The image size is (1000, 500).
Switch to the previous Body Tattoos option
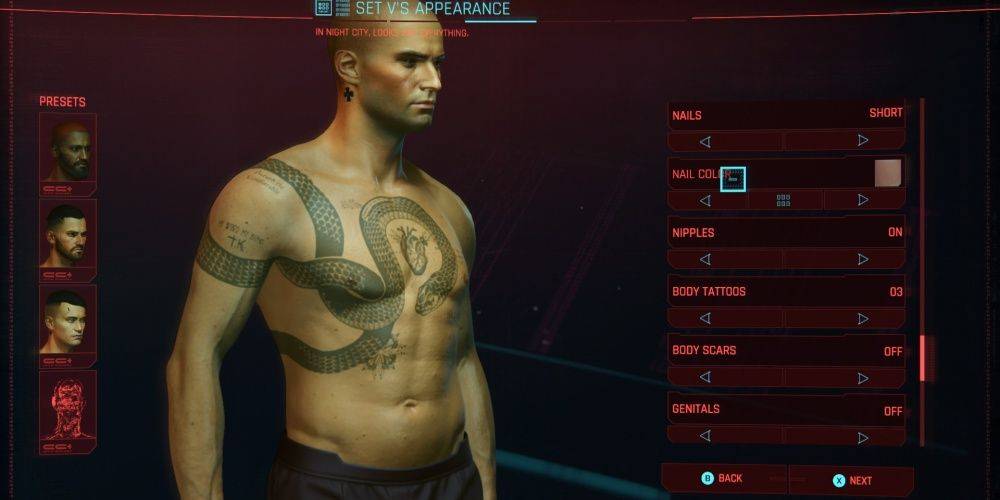coord(705,318)
